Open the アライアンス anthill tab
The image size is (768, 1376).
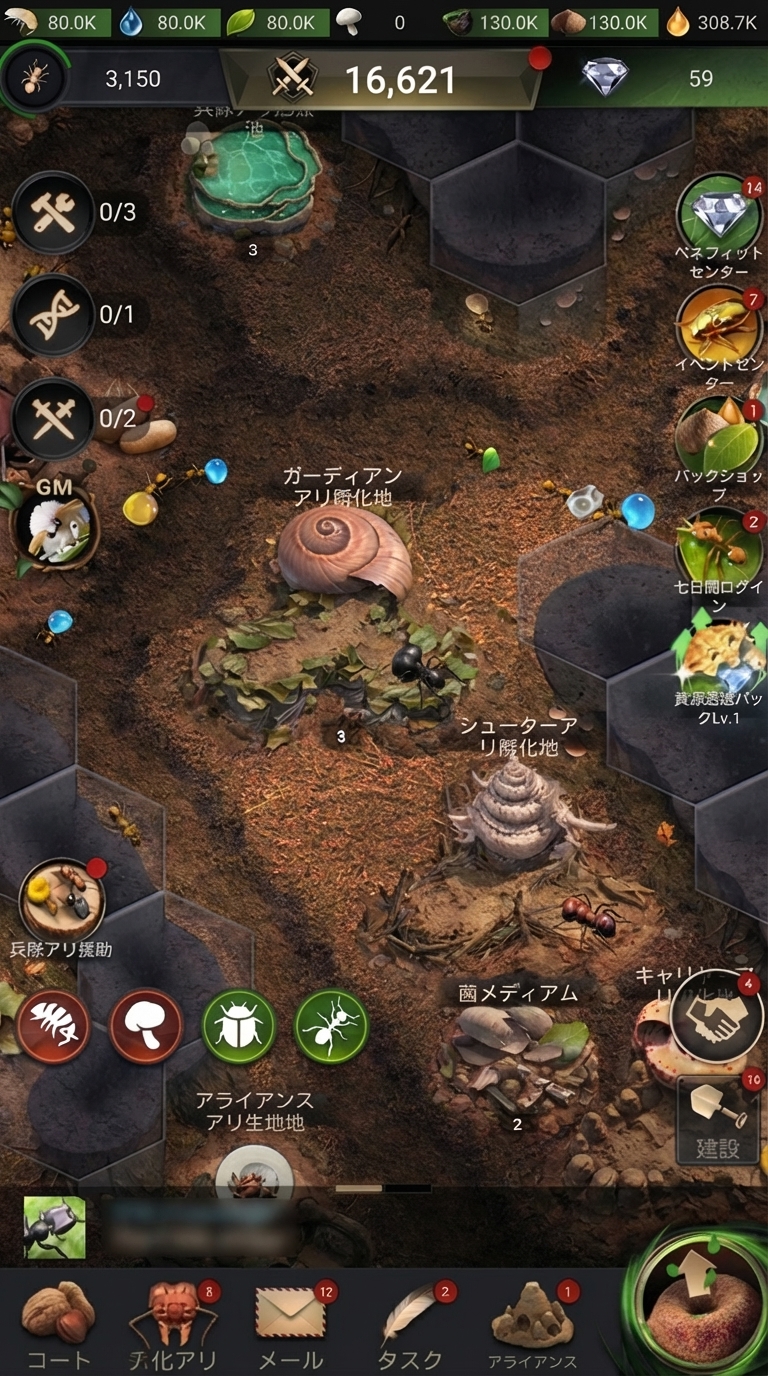(532, 1321)
